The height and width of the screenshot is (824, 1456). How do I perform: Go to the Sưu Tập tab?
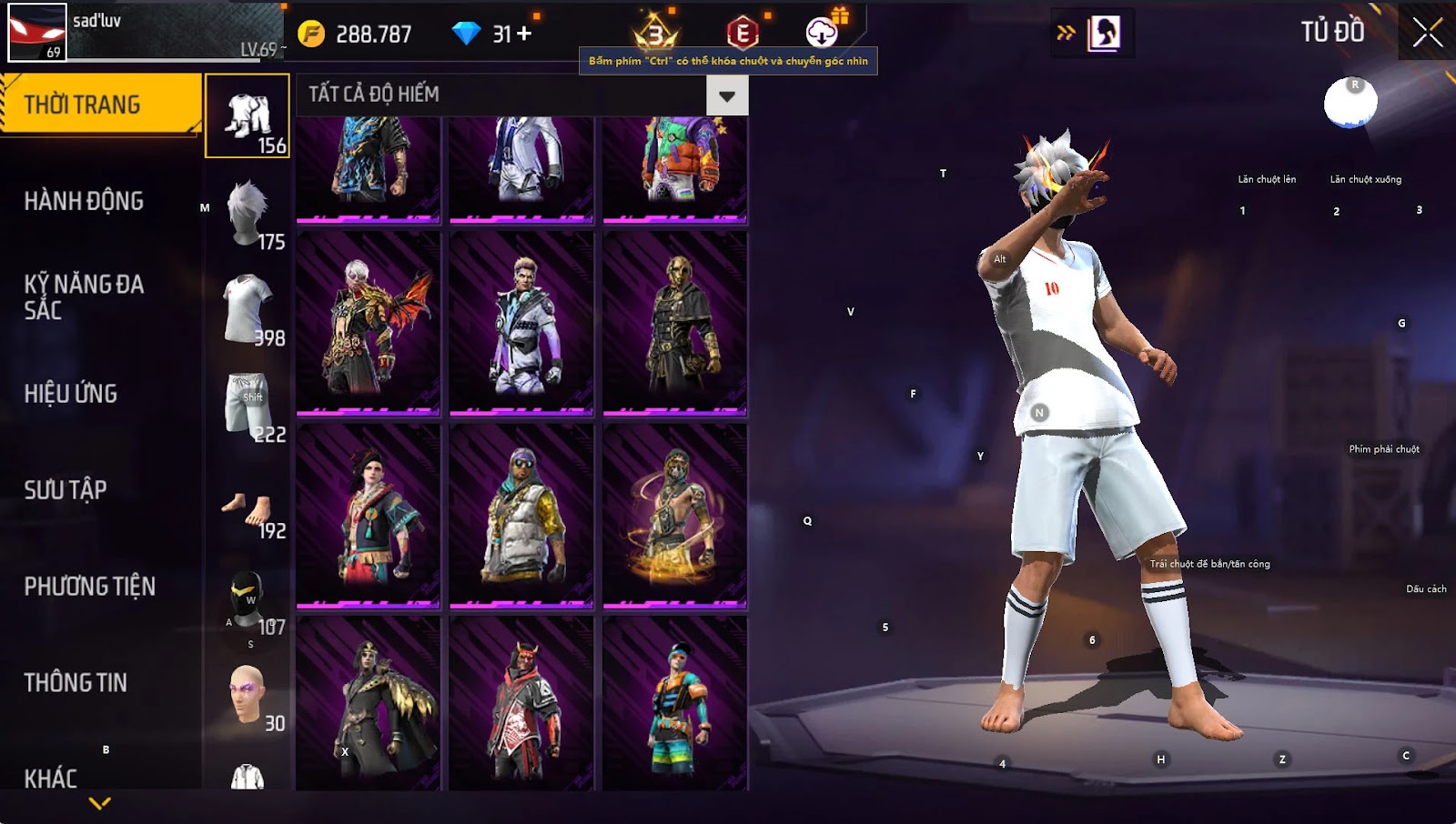coord(66,490)
